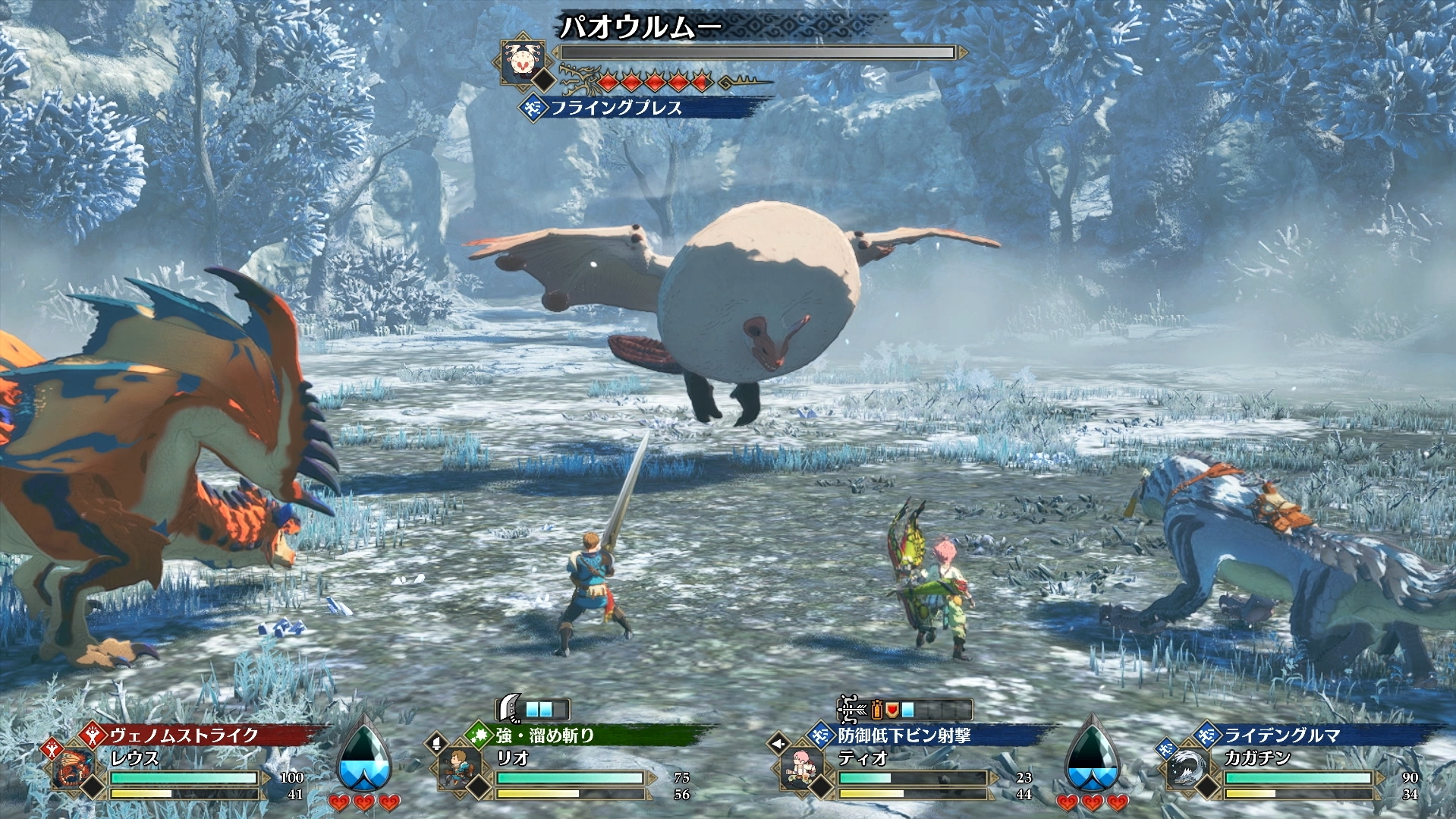The width and height of the screenshot is (1456, 819).
Task: Select ティオ character portrait
Action: point(801,768)
